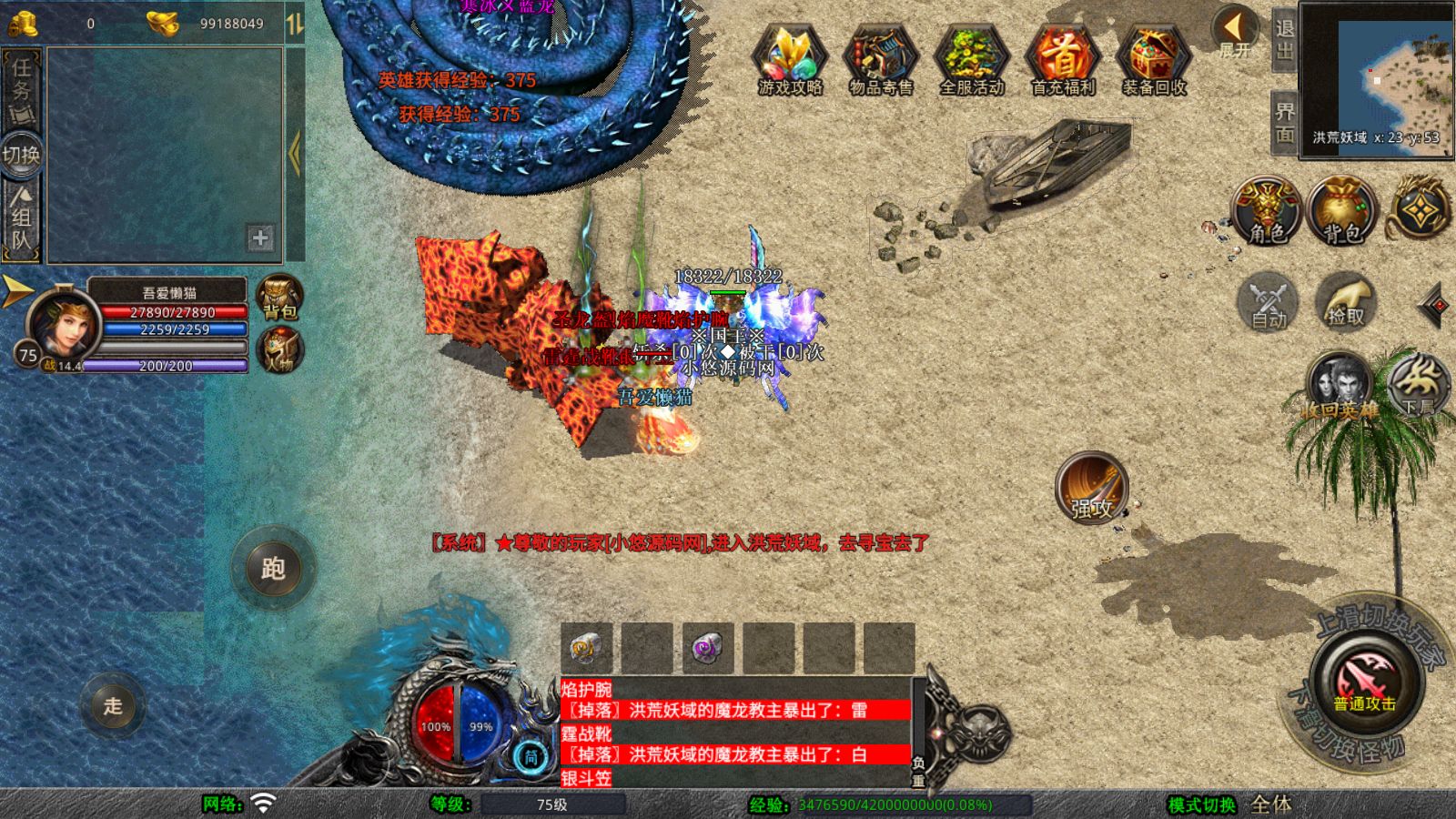Toggle the 跑 run button
Viewport: 1456px width, 819px height.
273,568
